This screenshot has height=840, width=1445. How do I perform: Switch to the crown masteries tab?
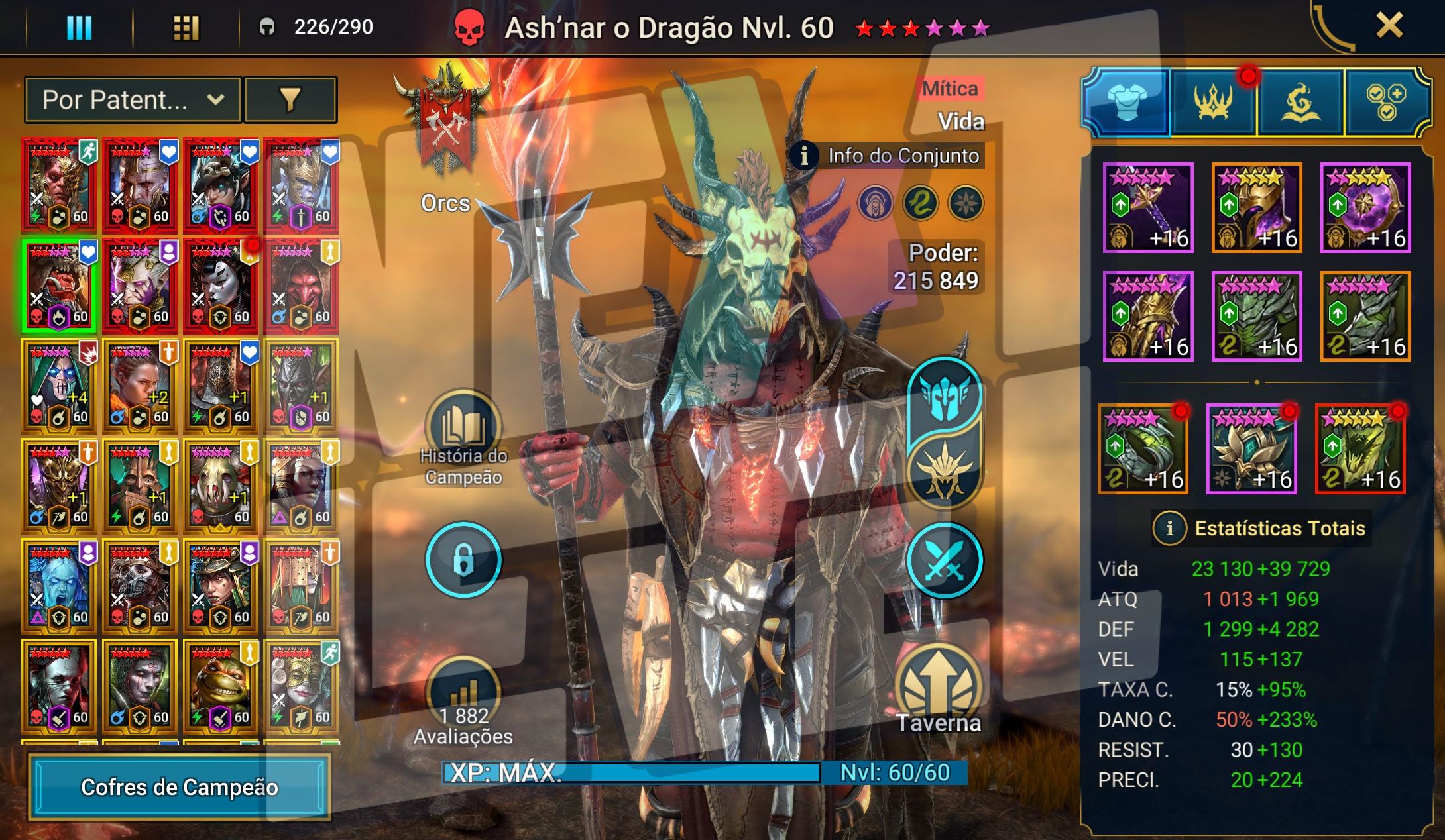(1213, 103)
